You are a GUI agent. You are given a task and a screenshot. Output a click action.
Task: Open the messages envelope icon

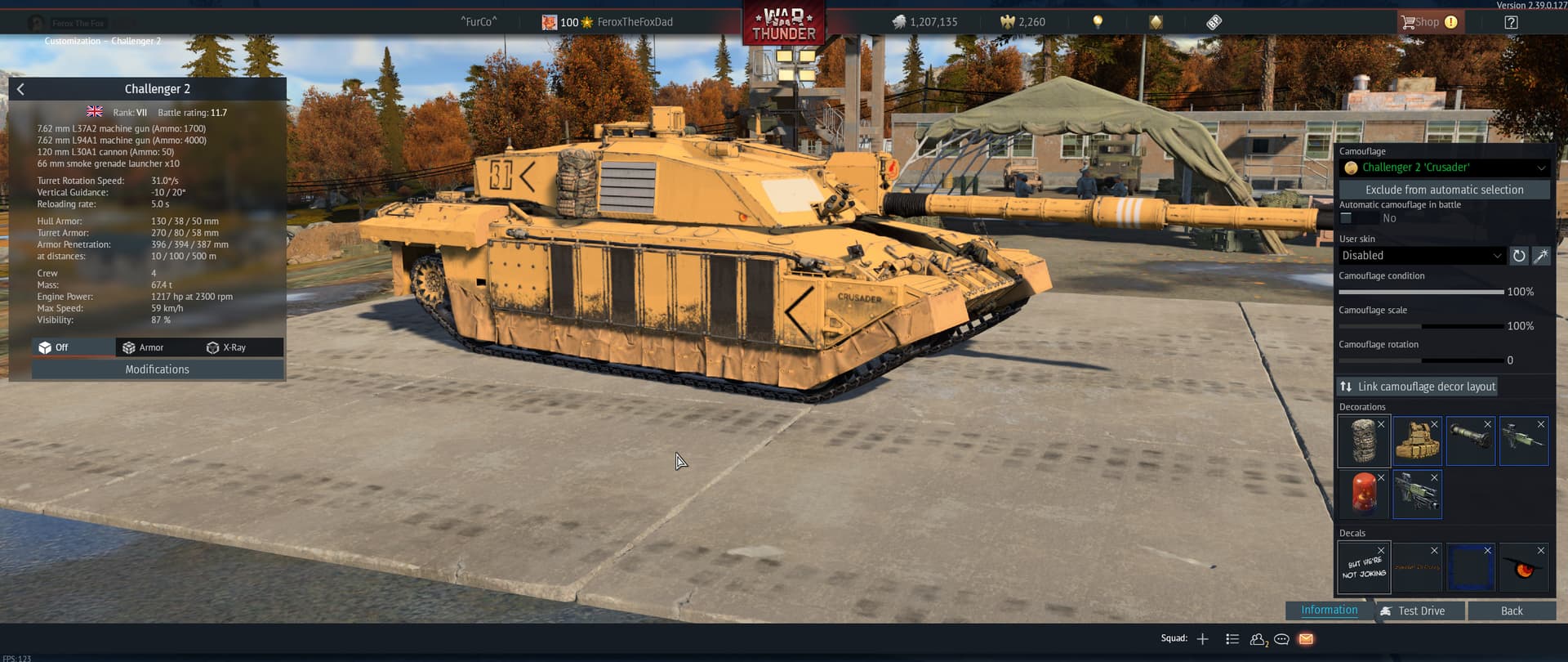(x=1303, y=640)
